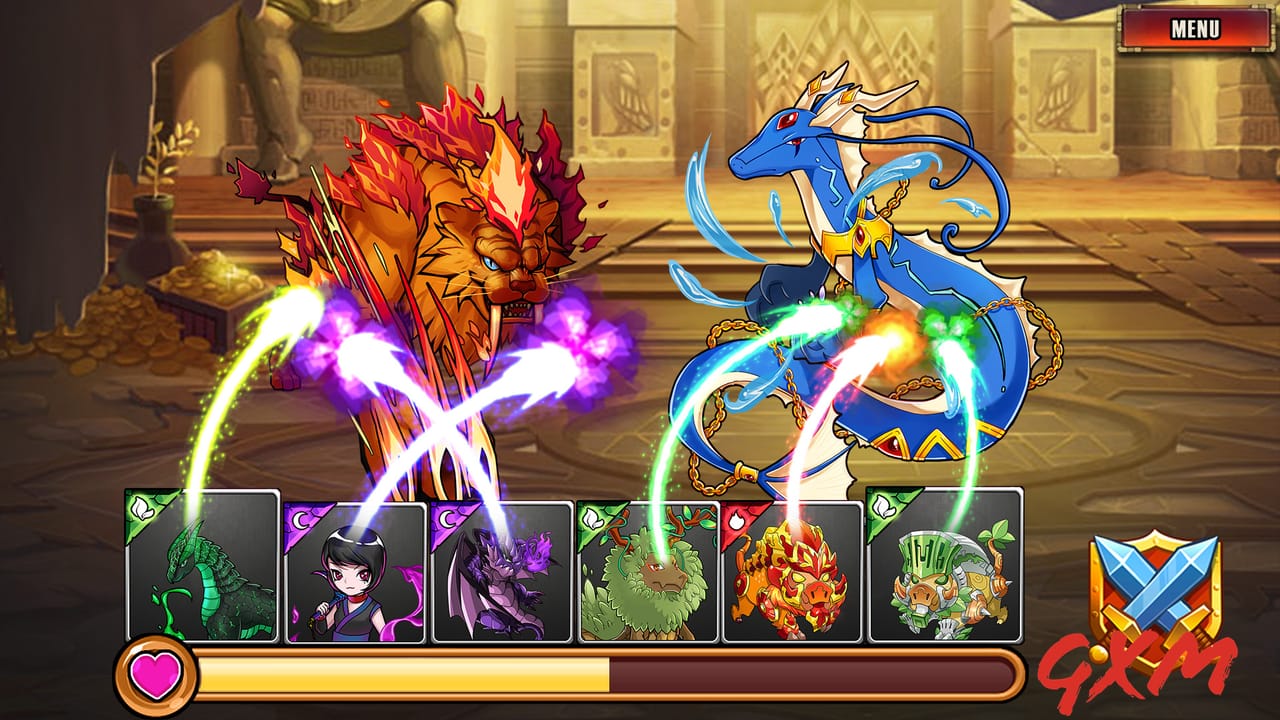Open the MENU in the top right corner

tap(1195, 28)
